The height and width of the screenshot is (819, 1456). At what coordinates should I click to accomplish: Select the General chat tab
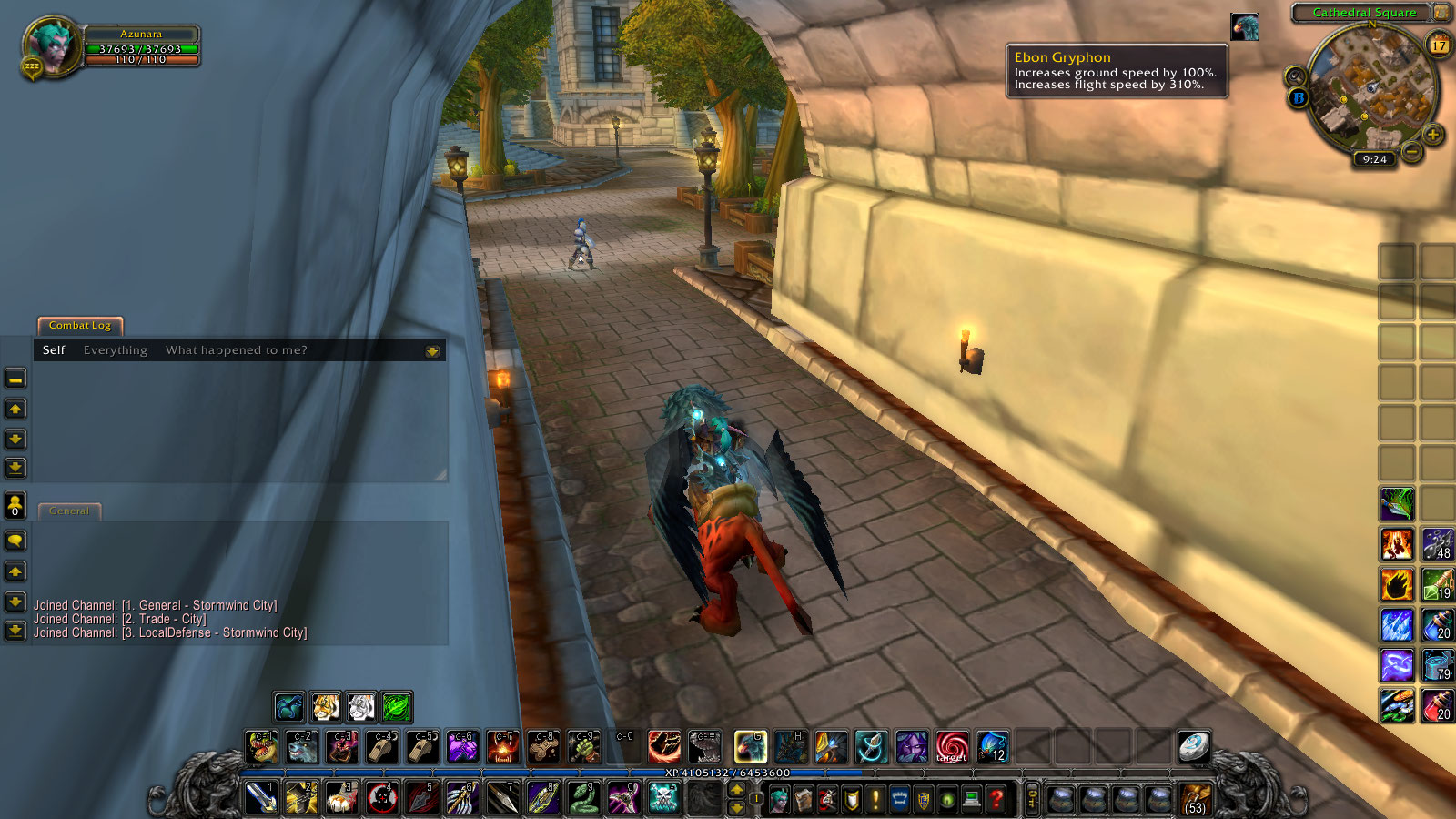(70, 511)
